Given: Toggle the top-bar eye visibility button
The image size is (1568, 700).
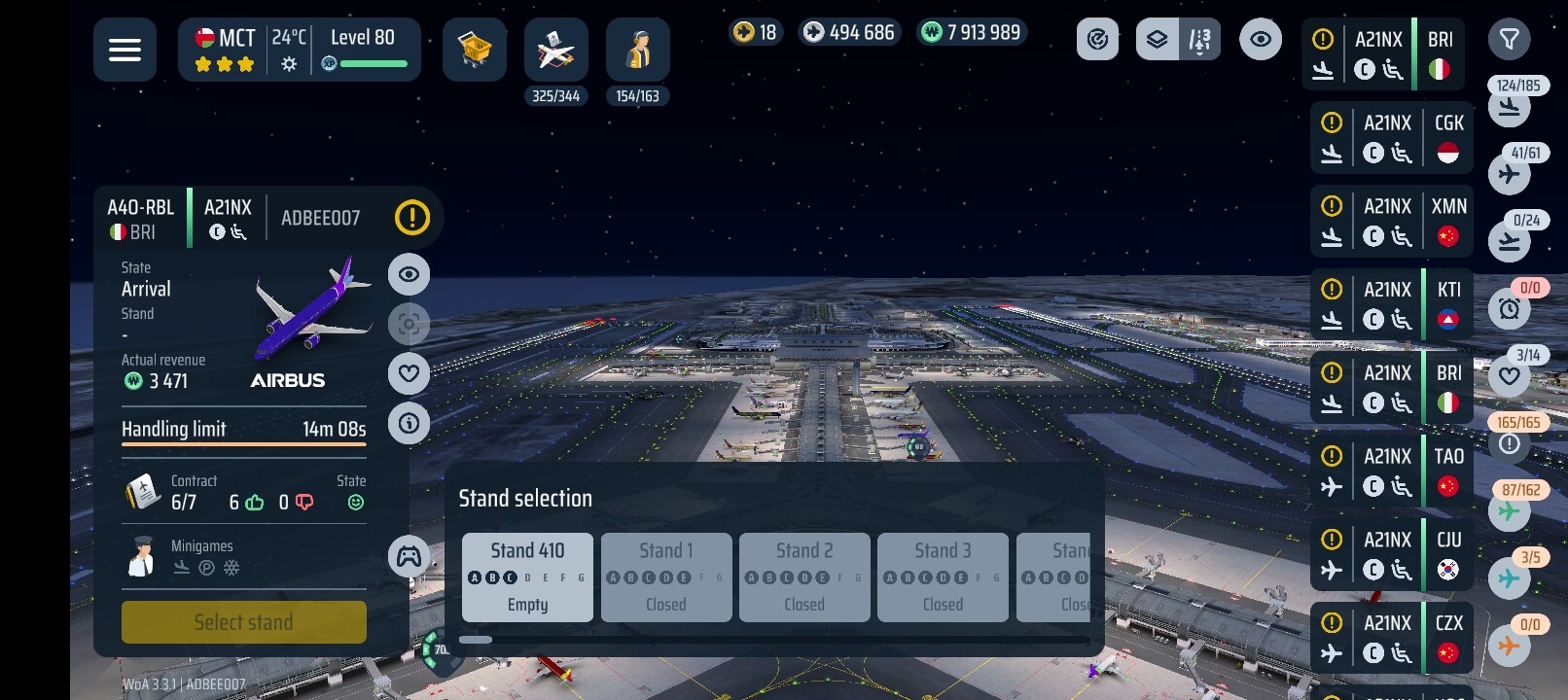Looking at the screenshot, I should coord(1260,40).
